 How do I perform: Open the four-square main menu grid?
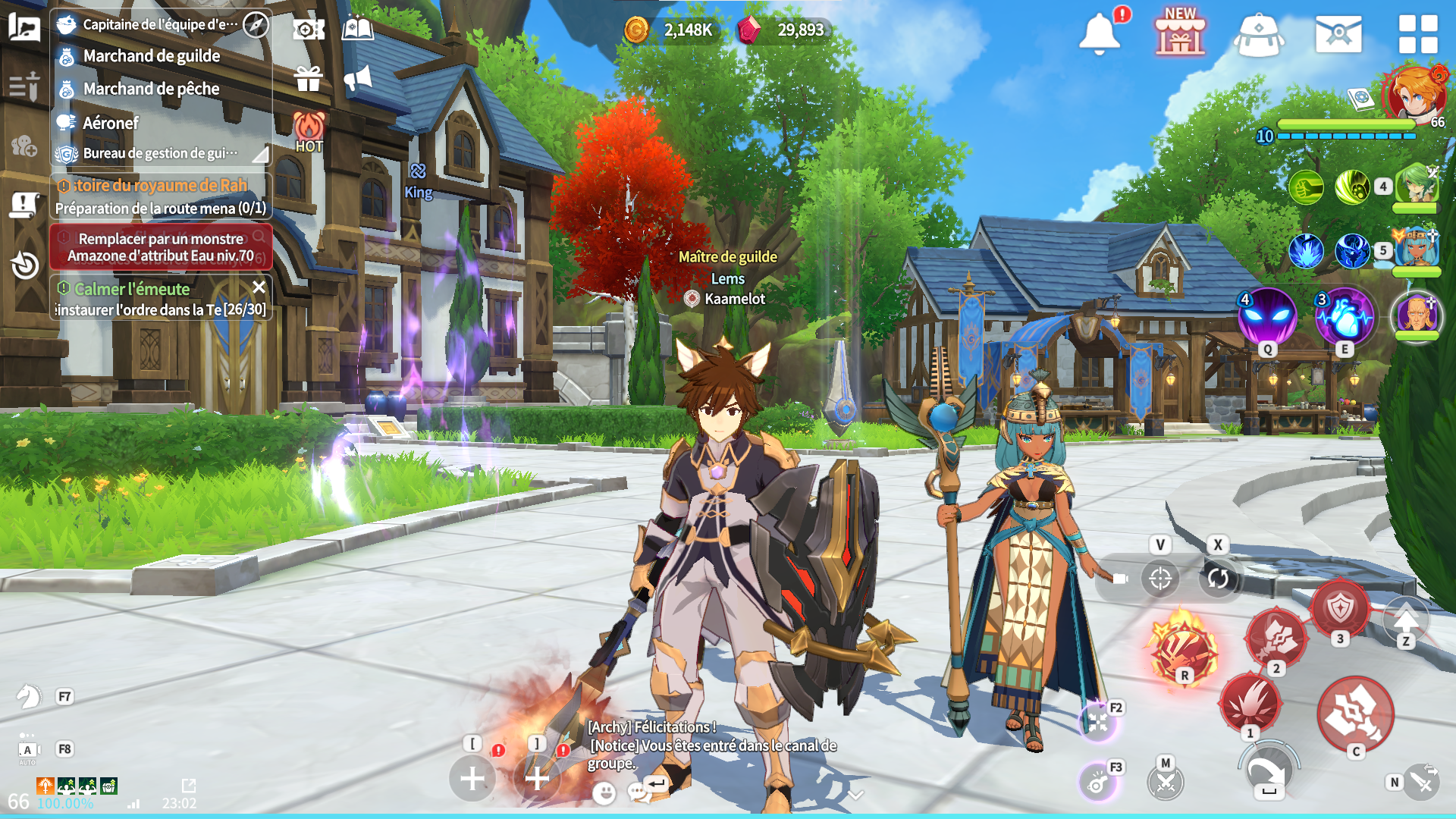[x=1417, y=34]
